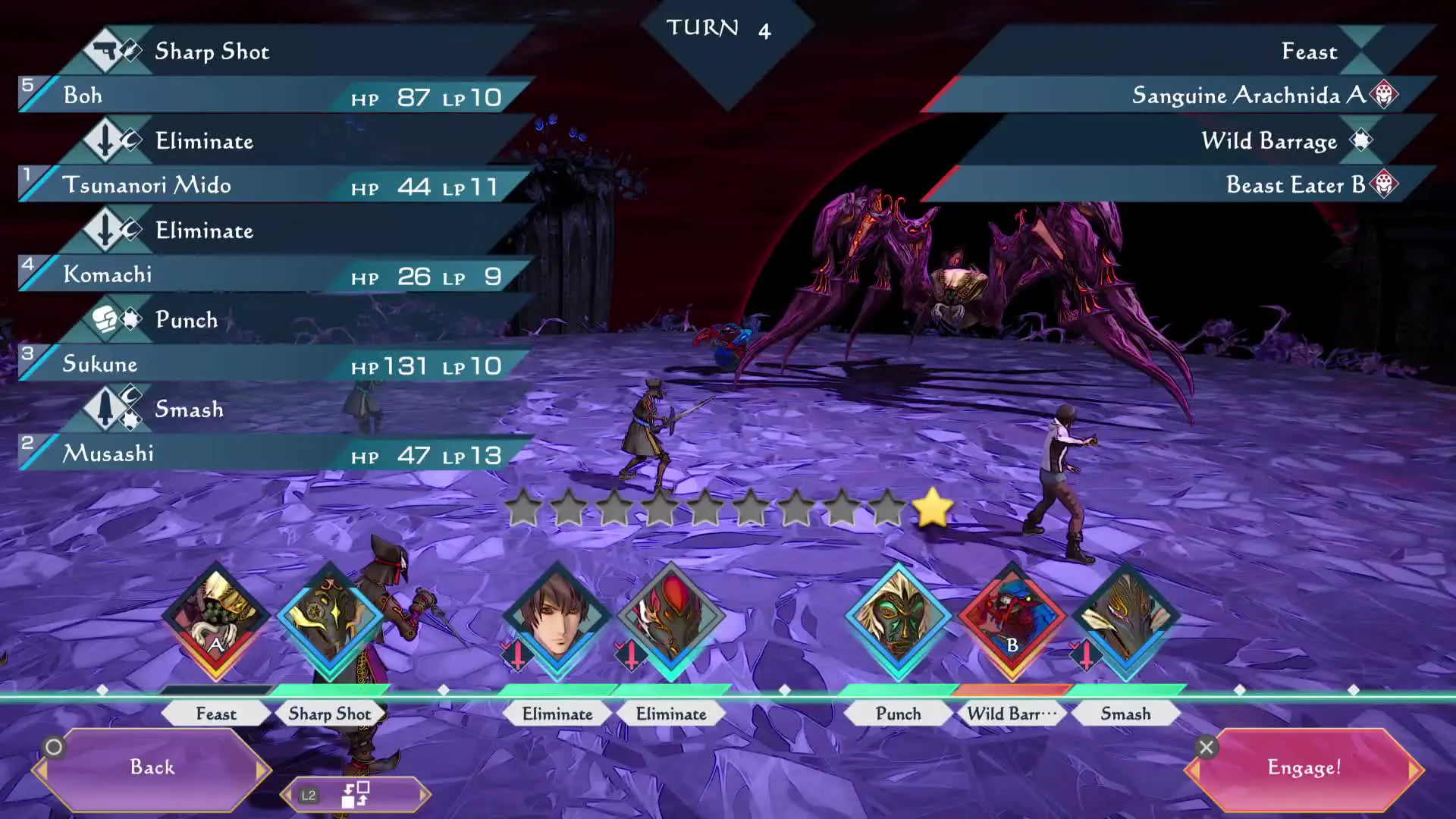
Task: Open Sukune's Punch command
Action: pos(187,320)
